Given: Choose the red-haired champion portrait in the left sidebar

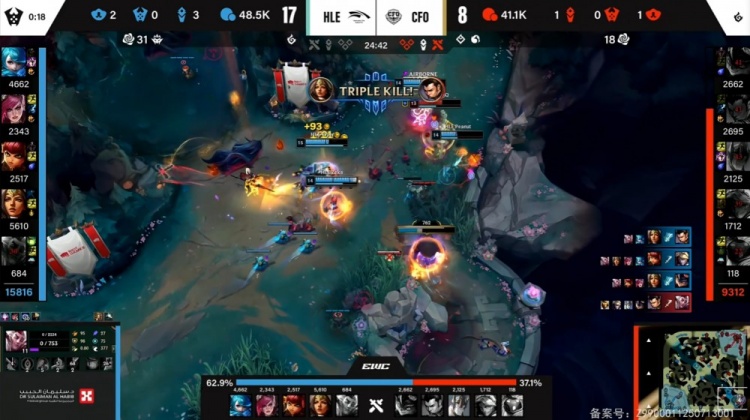Looking at the screenshot, I should point(17,156).
